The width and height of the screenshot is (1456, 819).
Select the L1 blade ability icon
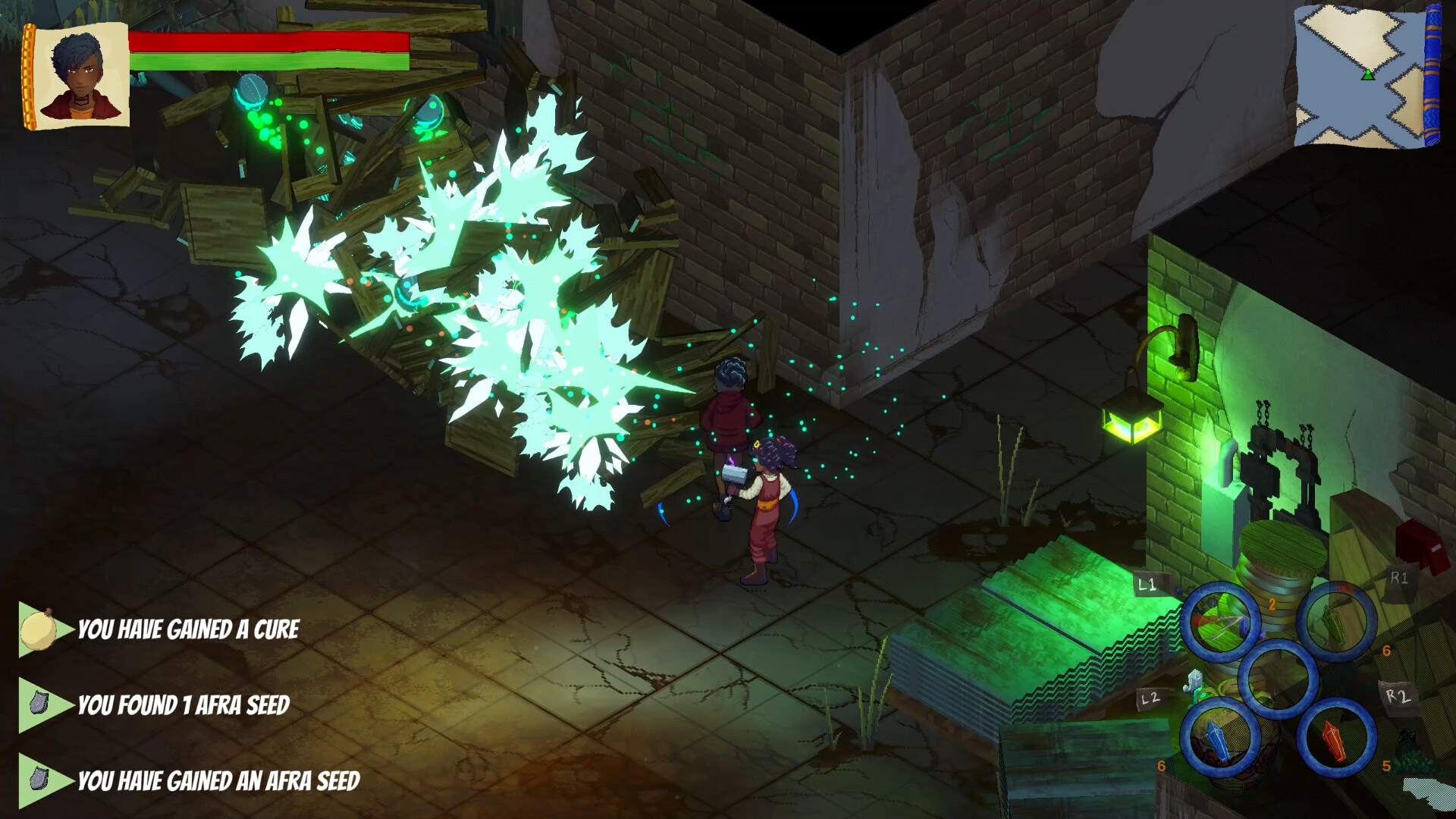click(1220, 620)
